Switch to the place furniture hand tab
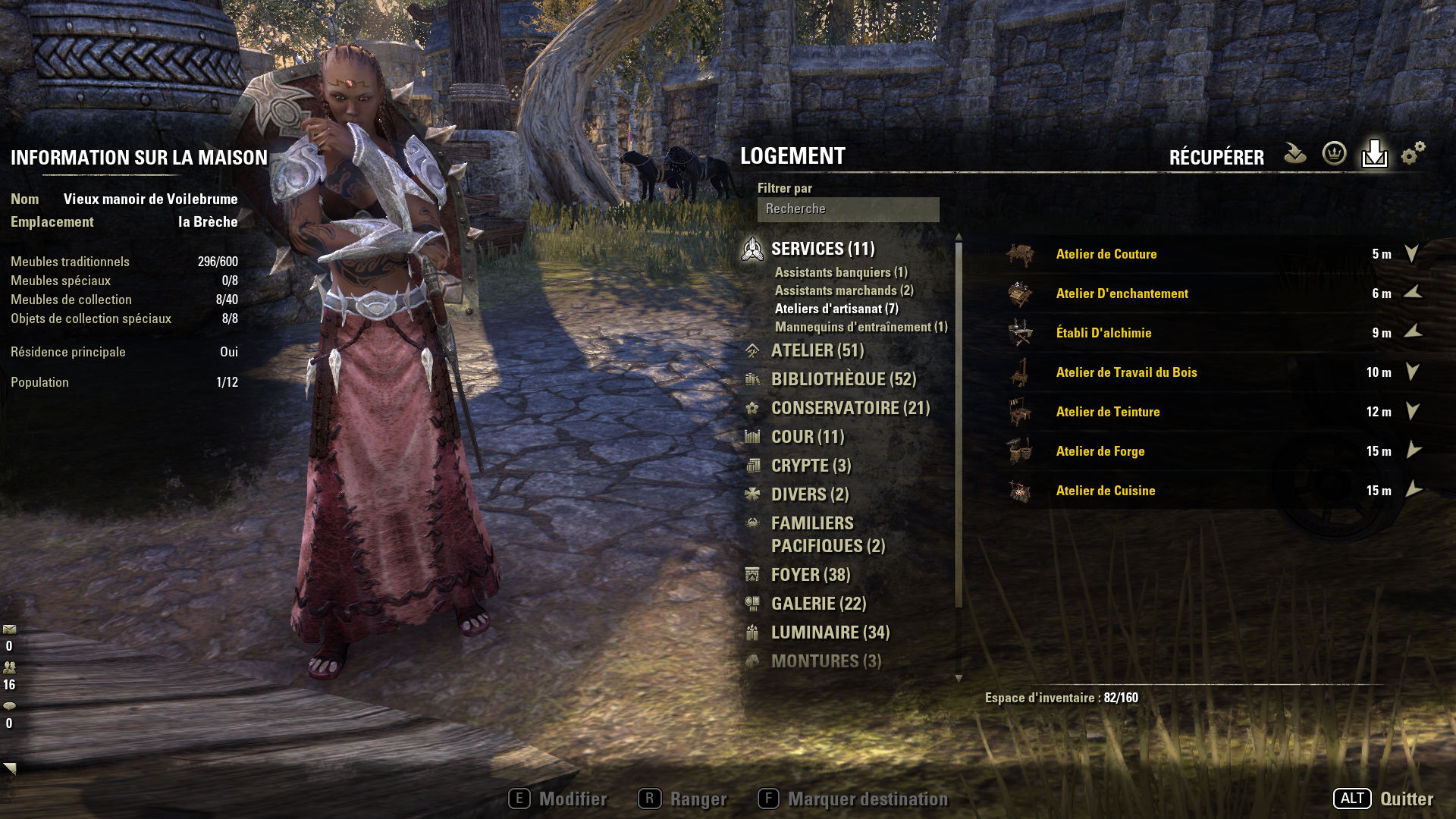This screenshot has width=1456, height=819. pos(1294,154)
